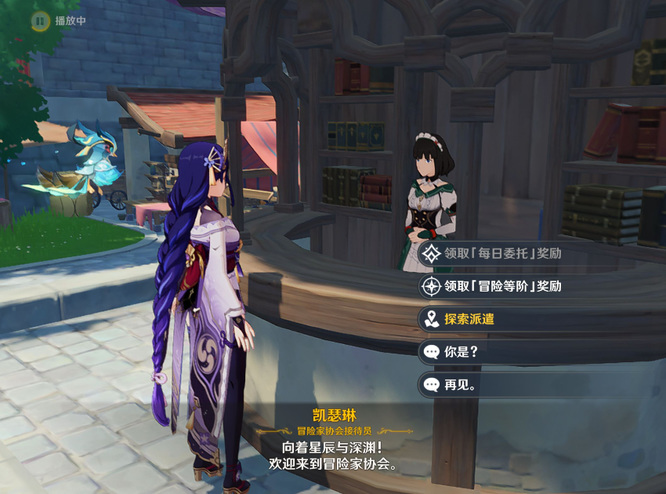Open 探索派遣 expedition dialogue option
This screenshot has width=666, height=494.
[470, 319]
